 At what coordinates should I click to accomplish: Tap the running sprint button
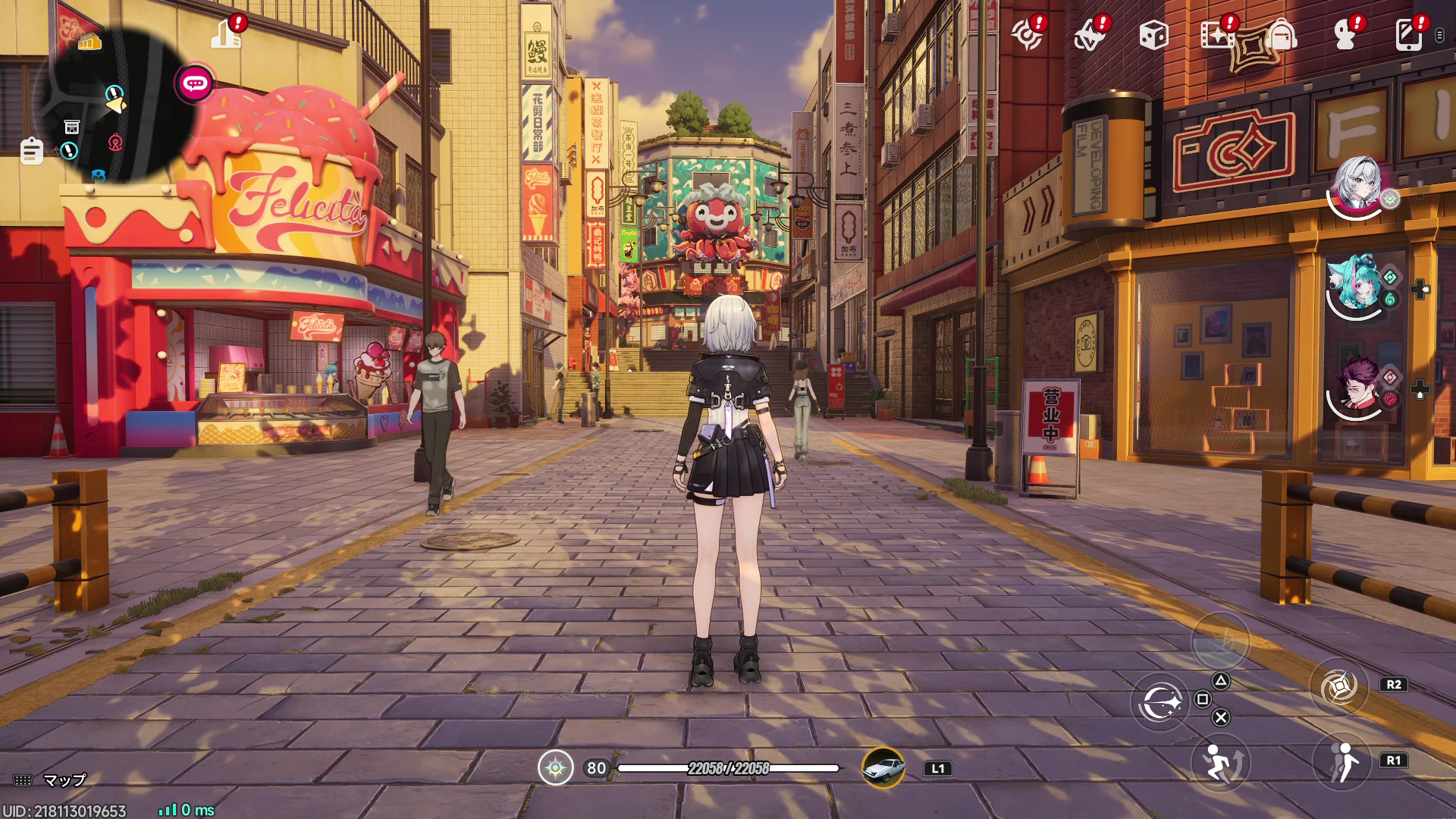(x=1219, y=763)
